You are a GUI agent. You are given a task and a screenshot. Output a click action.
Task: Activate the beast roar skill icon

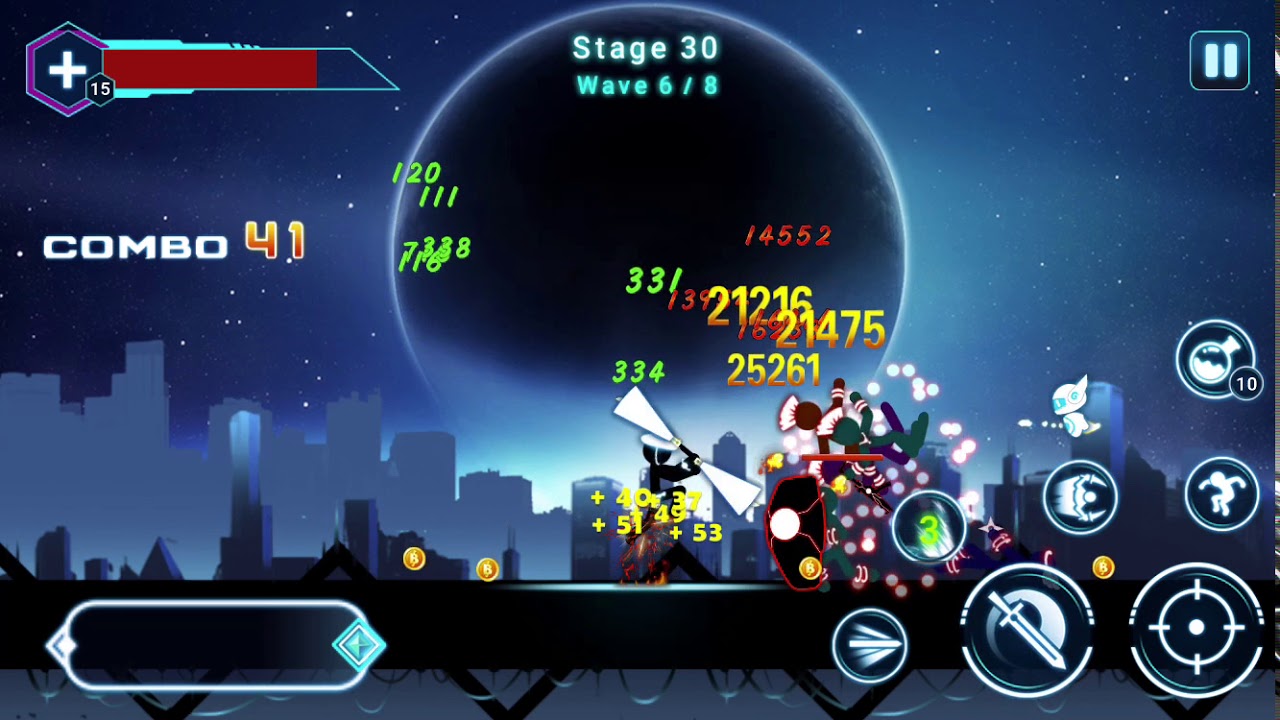[x=1080, y=497]
